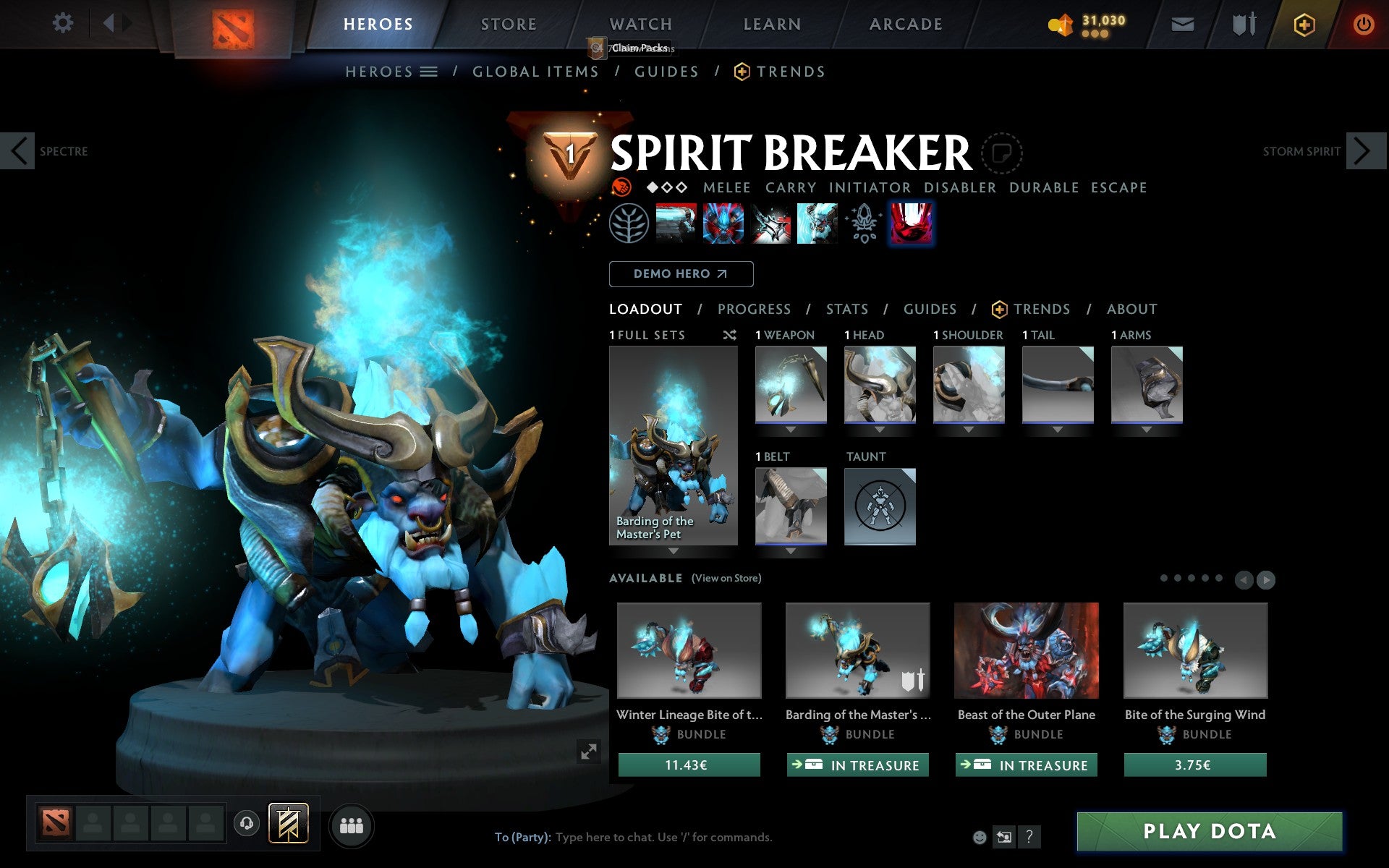Click the party chat input field
The height and width of the screenshot is (868, 1389).
click(x=651, y=837)
